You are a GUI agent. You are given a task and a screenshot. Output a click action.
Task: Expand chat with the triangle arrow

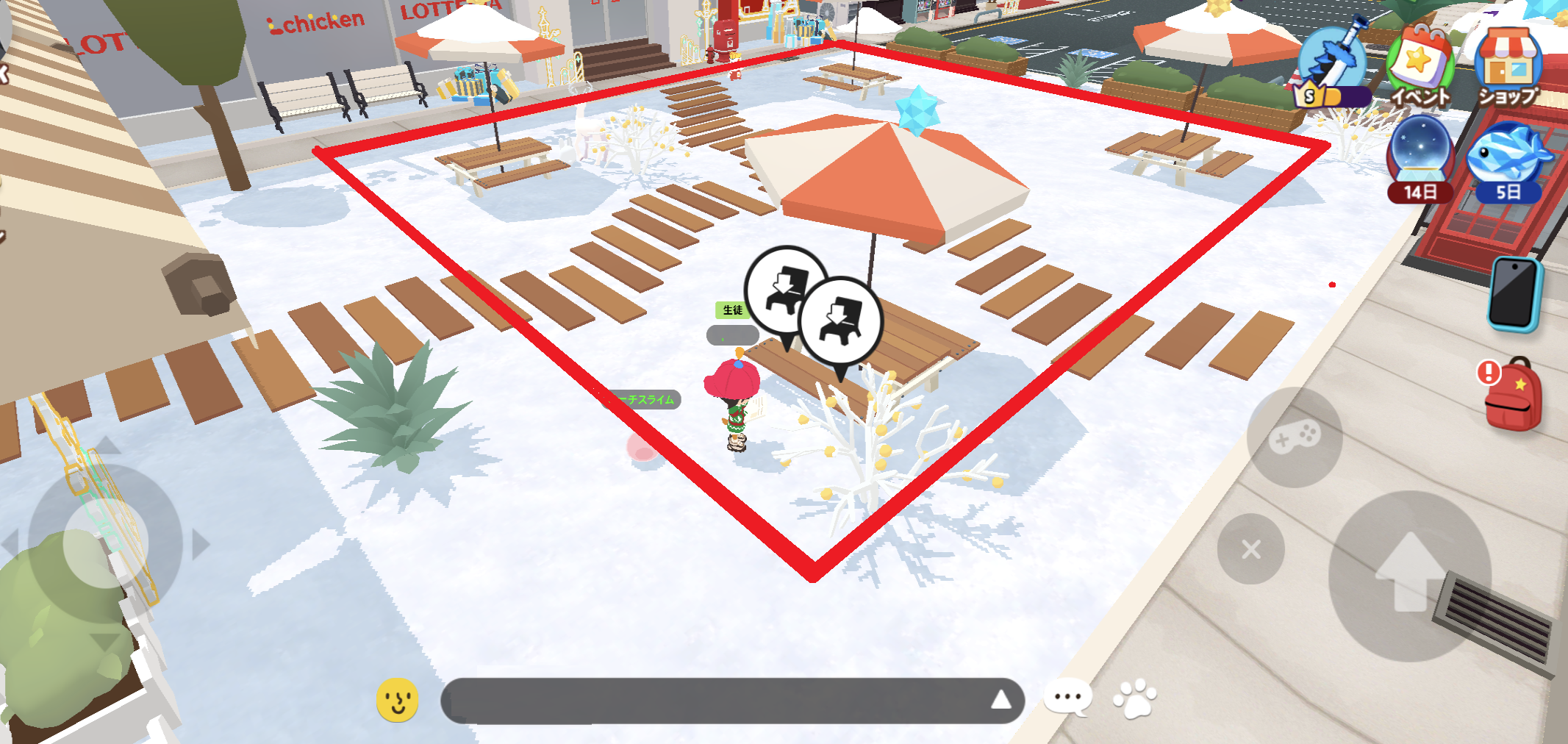tap(1000, 700)
